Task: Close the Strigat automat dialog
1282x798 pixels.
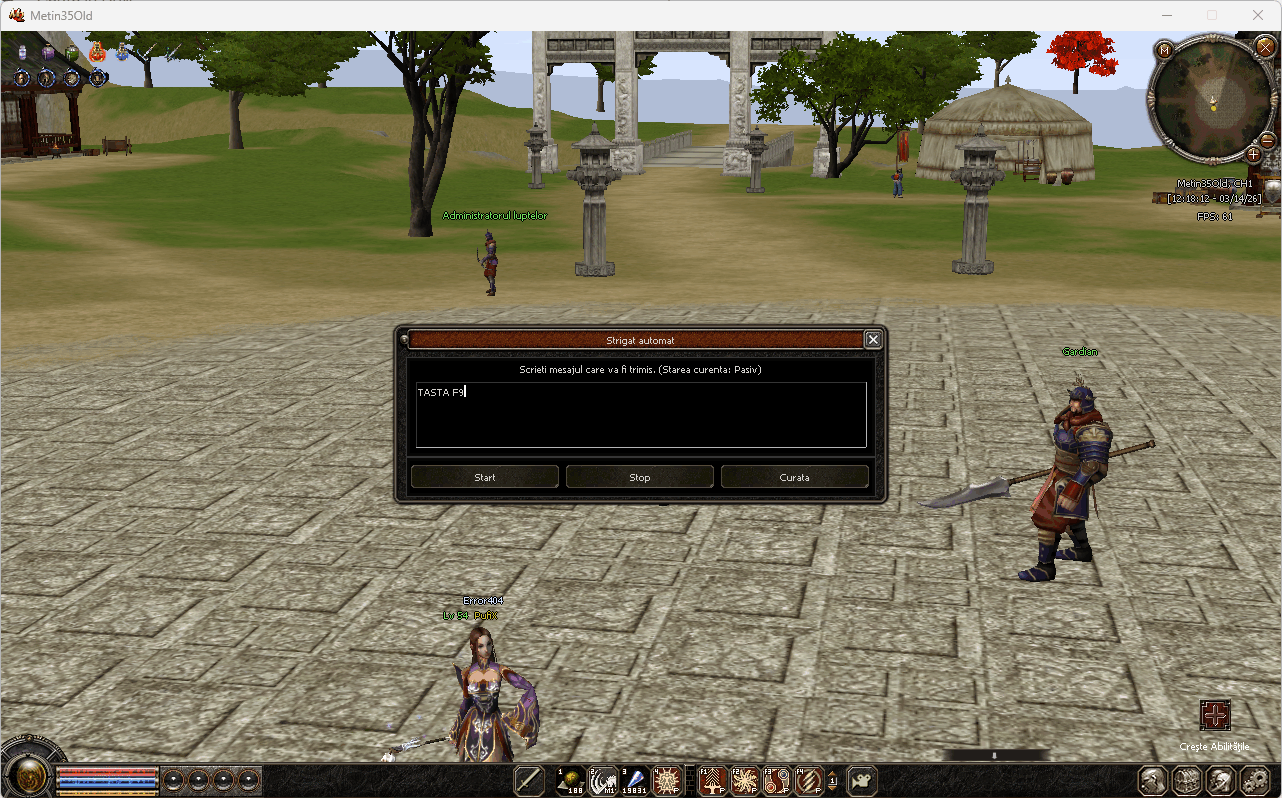Action: (x=872, y=339)
